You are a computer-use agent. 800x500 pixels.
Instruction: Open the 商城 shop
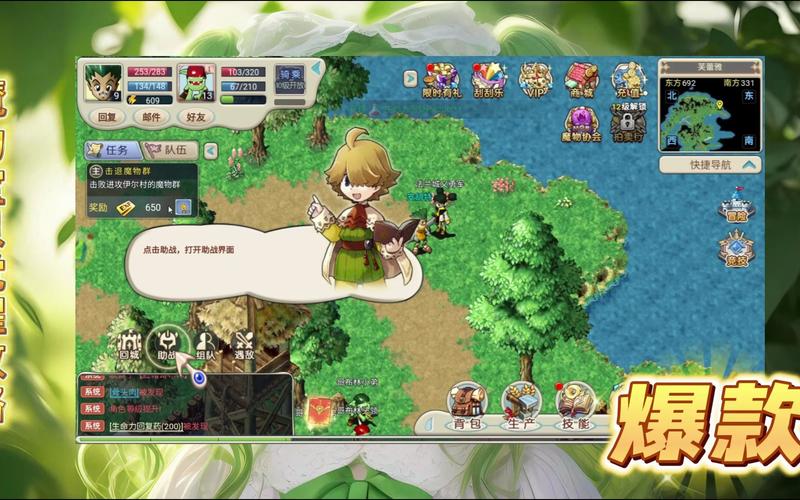tap(581, 80)
